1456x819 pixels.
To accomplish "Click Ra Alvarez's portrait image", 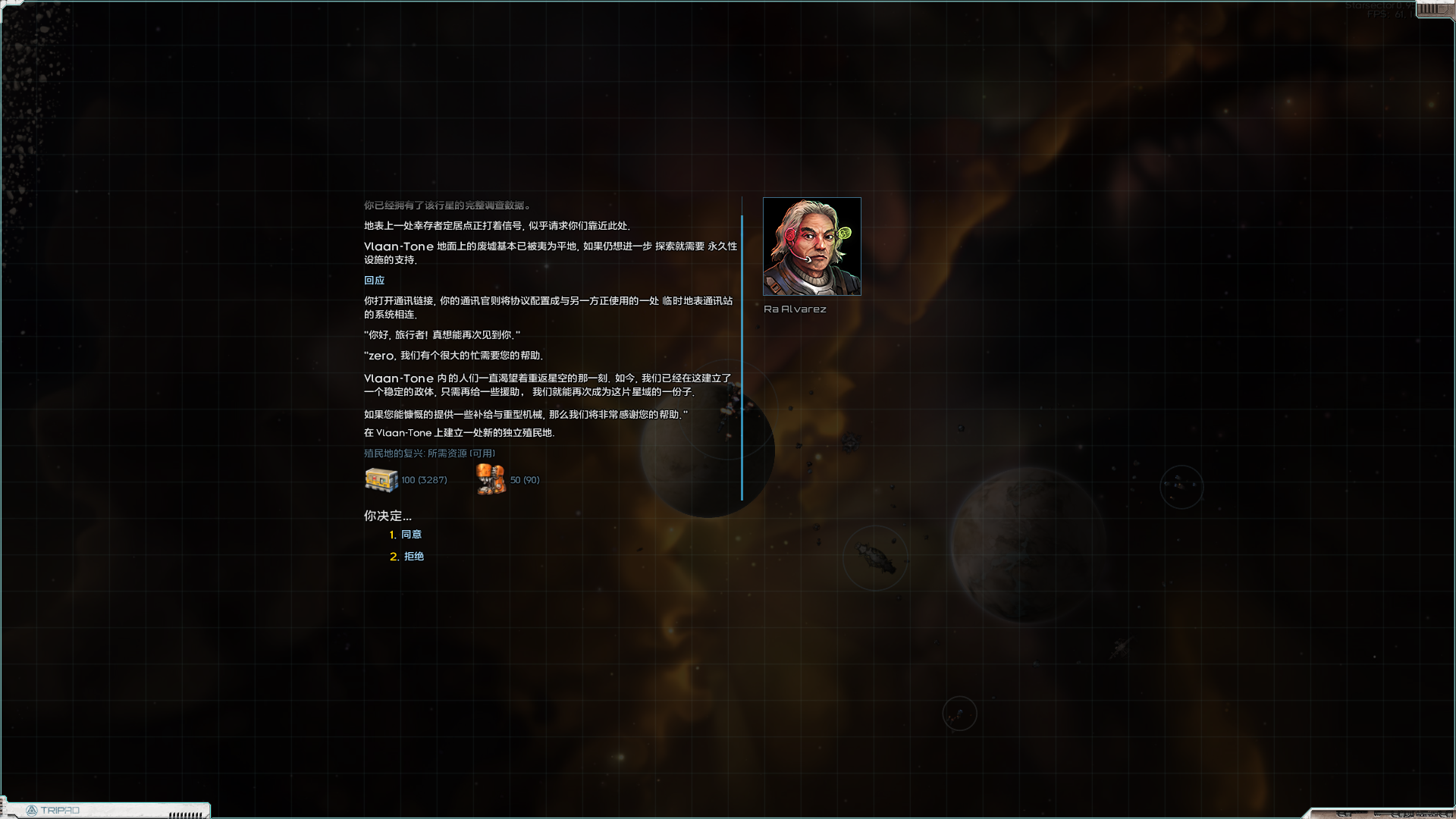I will pyautogui.click(x=811, y=246).
